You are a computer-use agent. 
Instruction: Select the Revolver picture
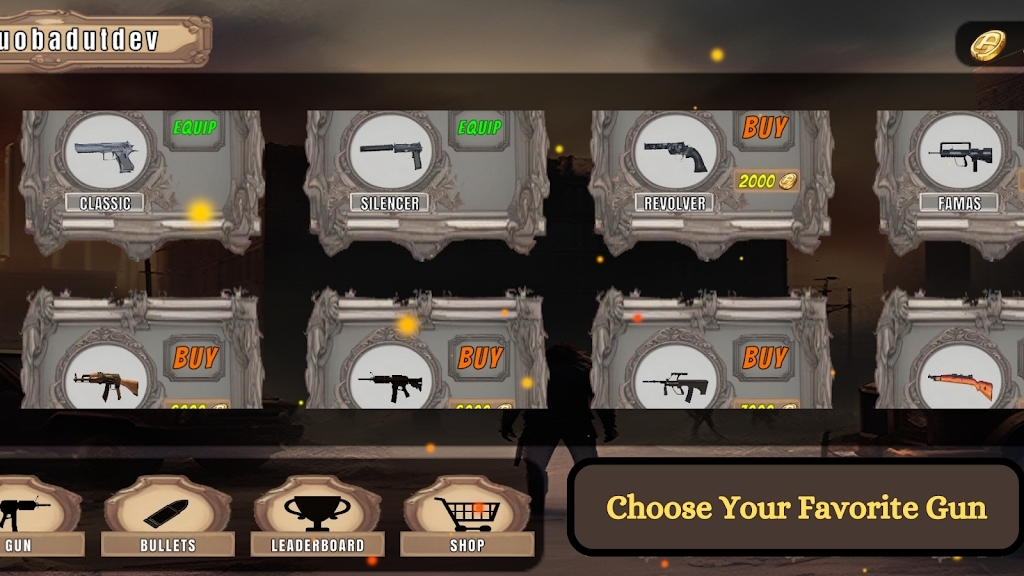tap(675, 153)
